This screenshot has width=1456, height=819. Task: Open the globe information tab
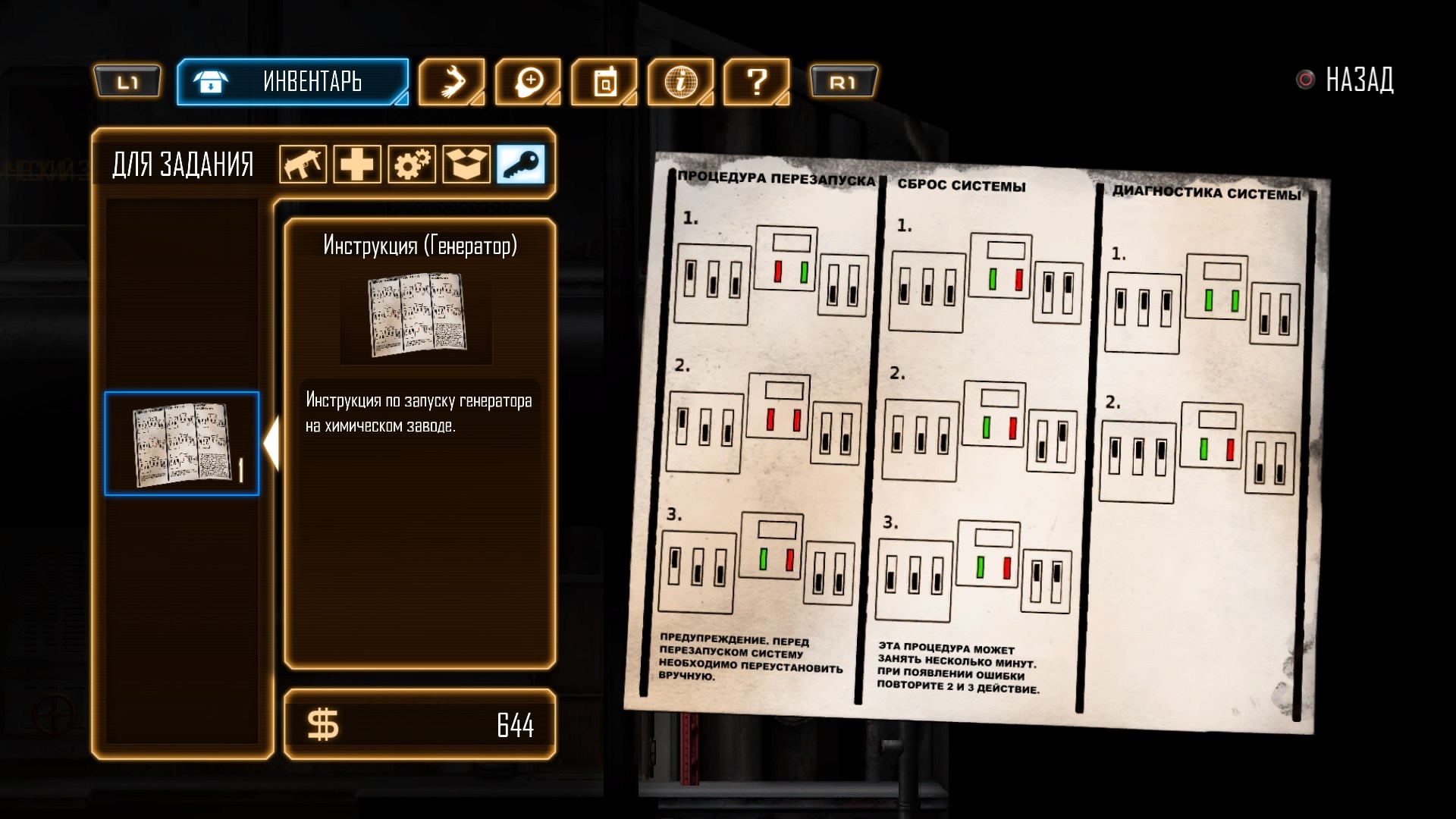click(680, 81)
